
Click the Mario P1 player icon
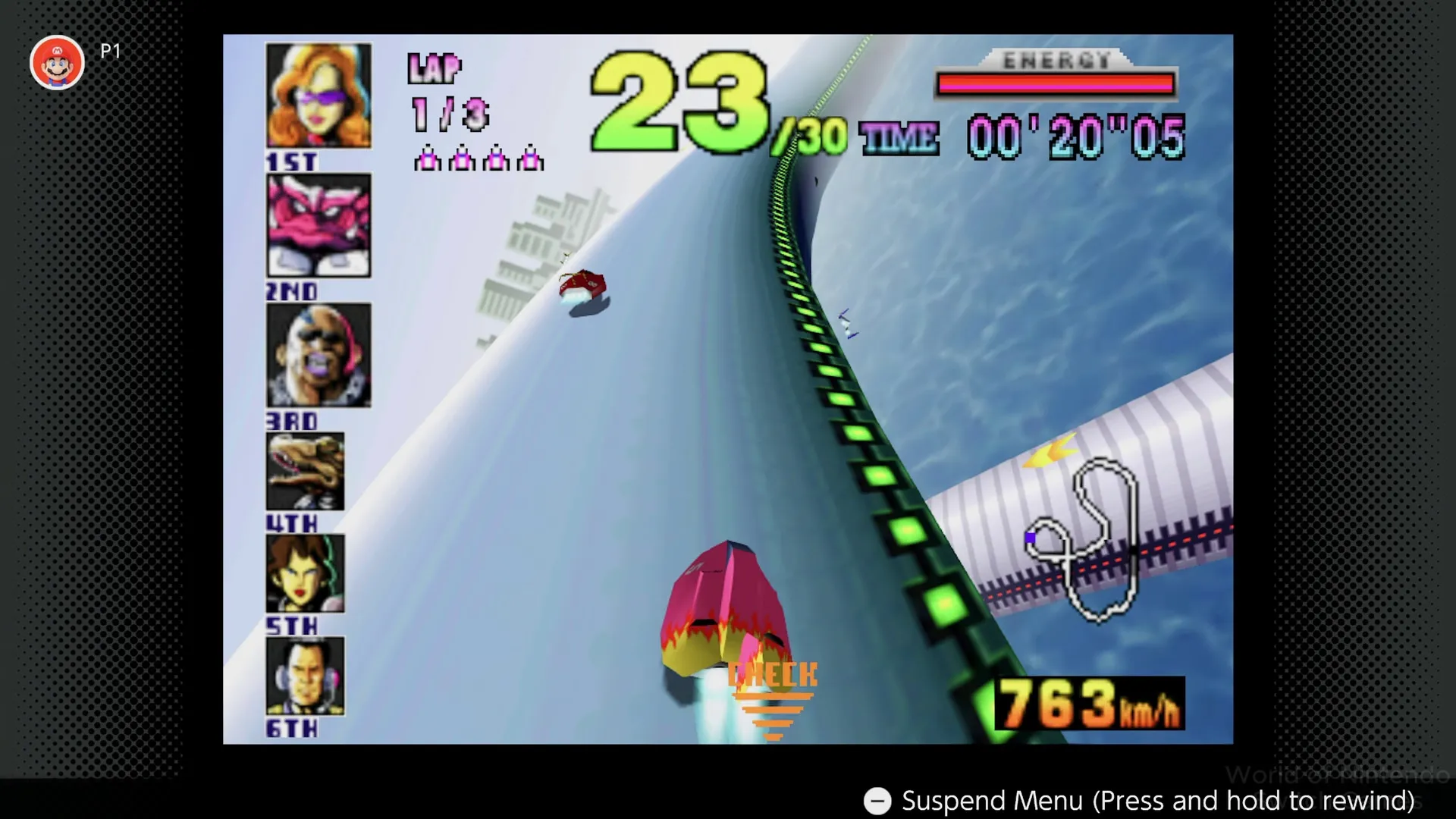58,62
